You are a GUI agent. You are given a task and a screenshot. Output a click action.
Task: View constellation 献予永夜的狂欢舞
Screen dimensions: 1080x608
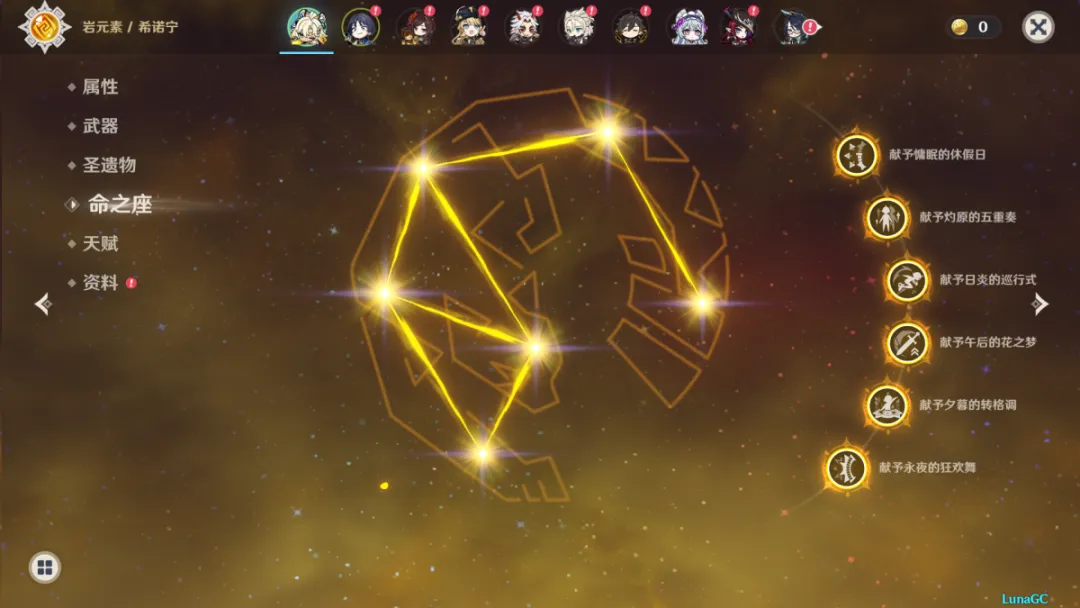pos(847,467)
